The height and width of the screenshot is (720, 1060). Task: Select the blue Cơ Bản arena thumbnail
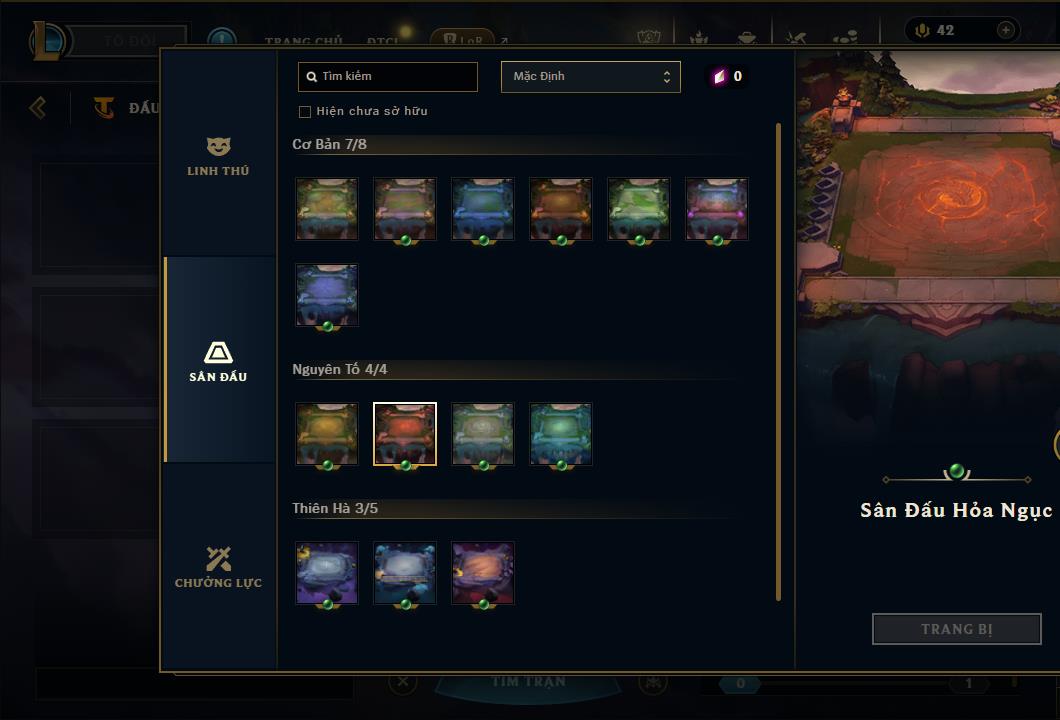point(483,209)
